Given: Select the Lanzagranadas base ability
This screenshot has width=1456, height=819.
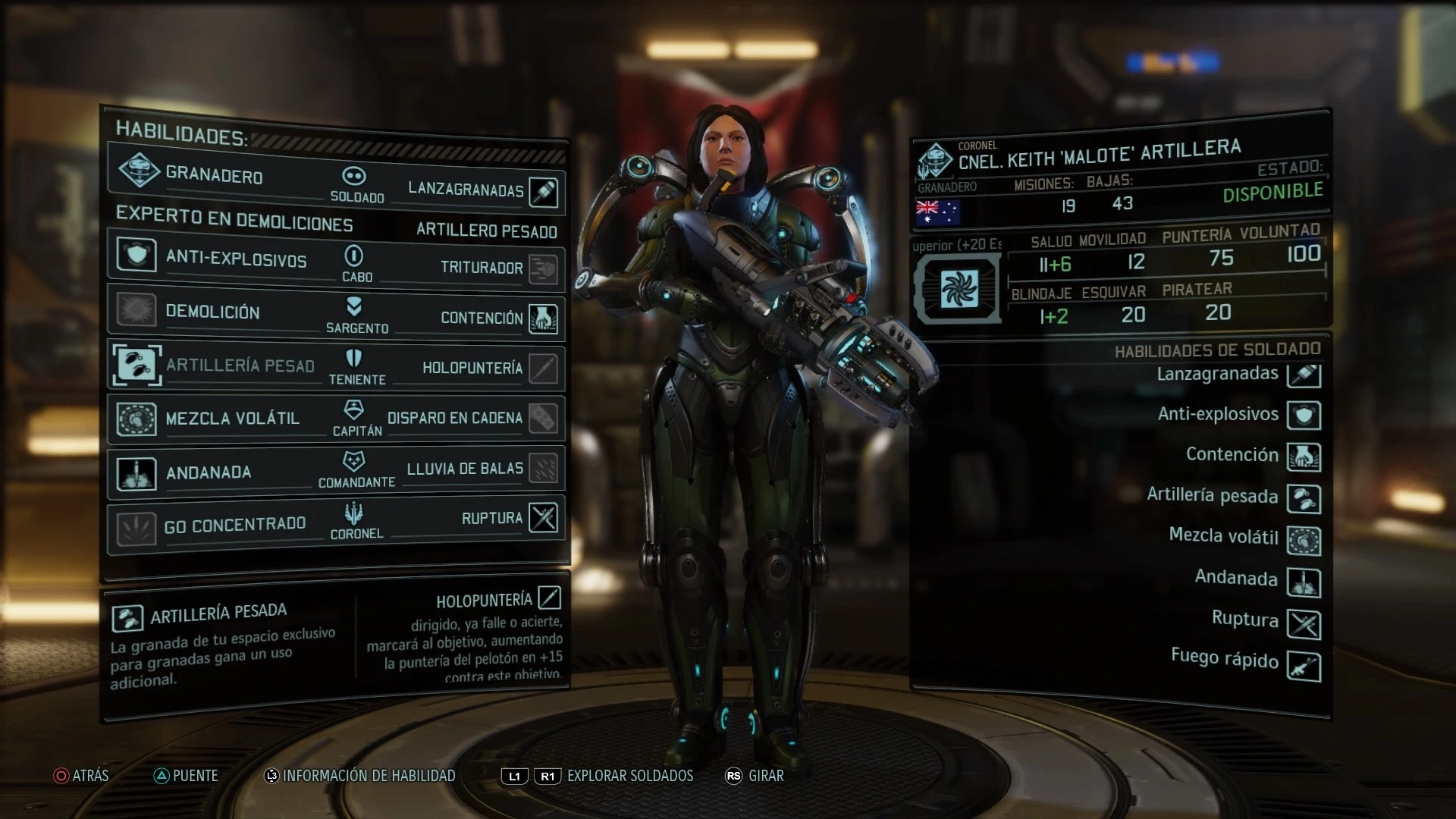Looking at the screenshot, I should tap(542, 191).
